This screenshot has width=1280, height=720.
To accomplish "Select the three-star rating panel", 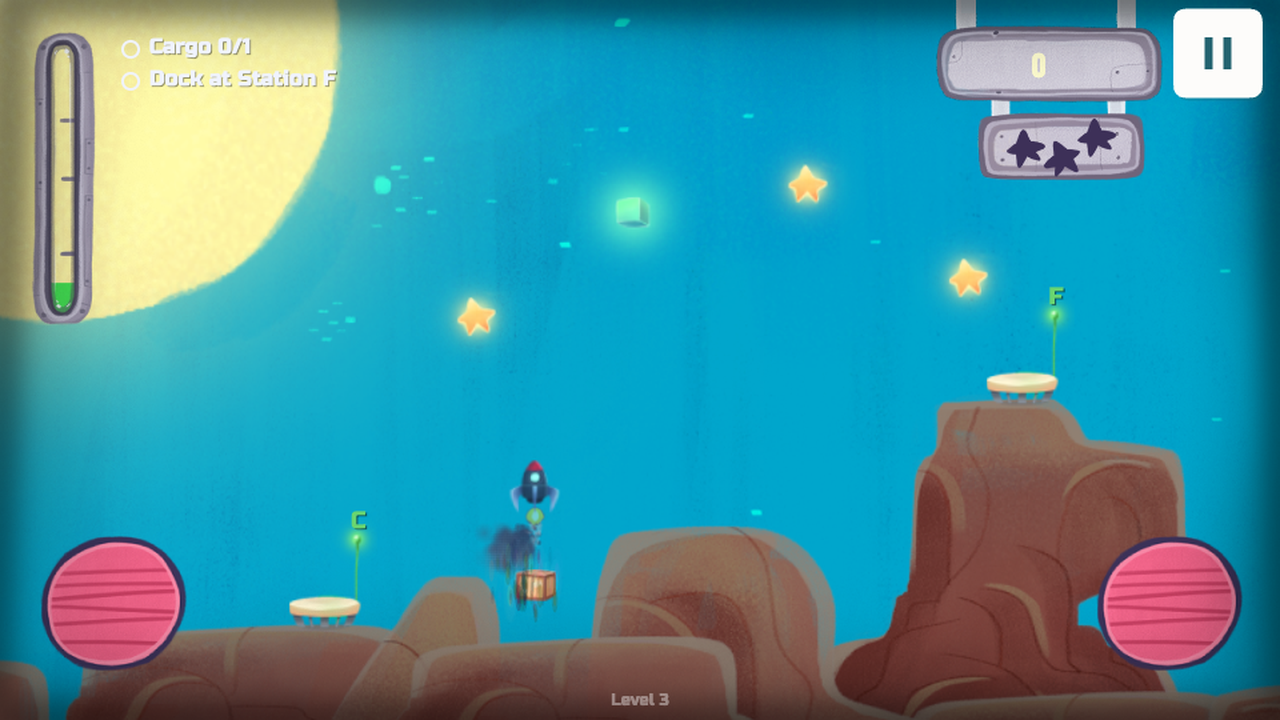I will tap(1060, 147).
